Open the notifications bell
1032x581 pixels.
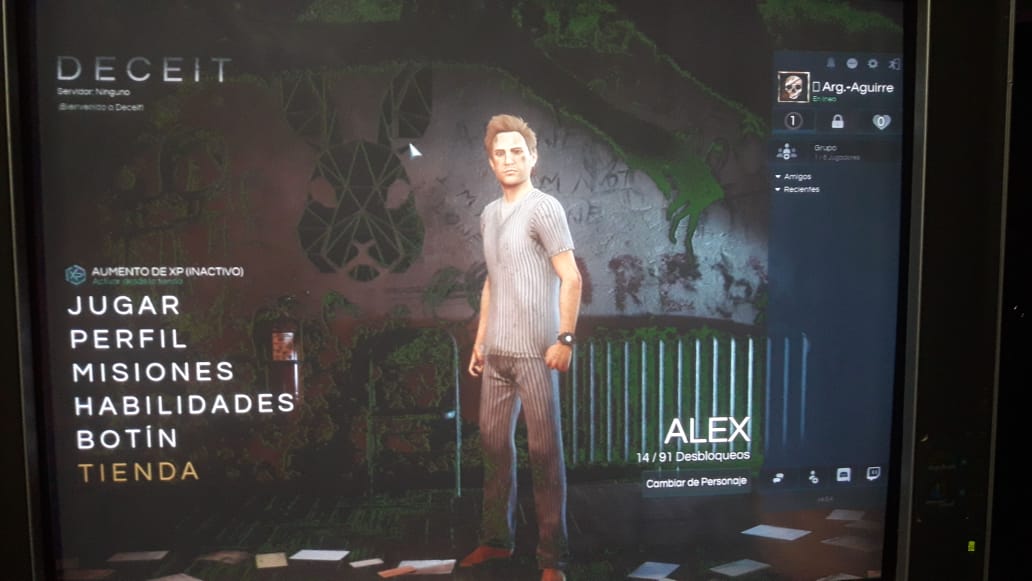click(x=829, y=64)
